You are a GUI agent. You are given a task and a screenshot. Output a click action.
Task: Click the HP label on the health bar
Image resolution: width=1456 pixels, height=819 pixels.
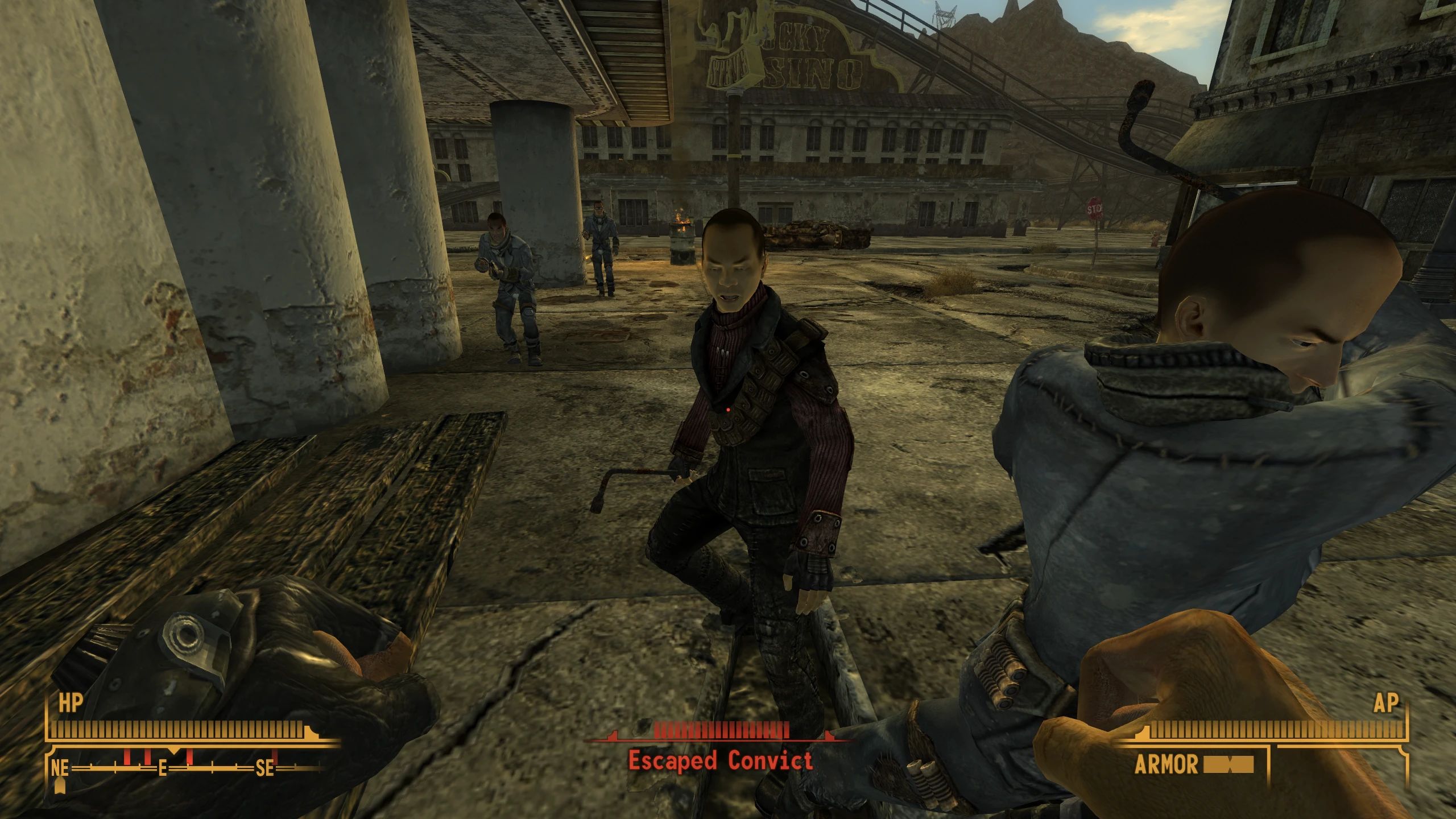(x=71, y=704)
